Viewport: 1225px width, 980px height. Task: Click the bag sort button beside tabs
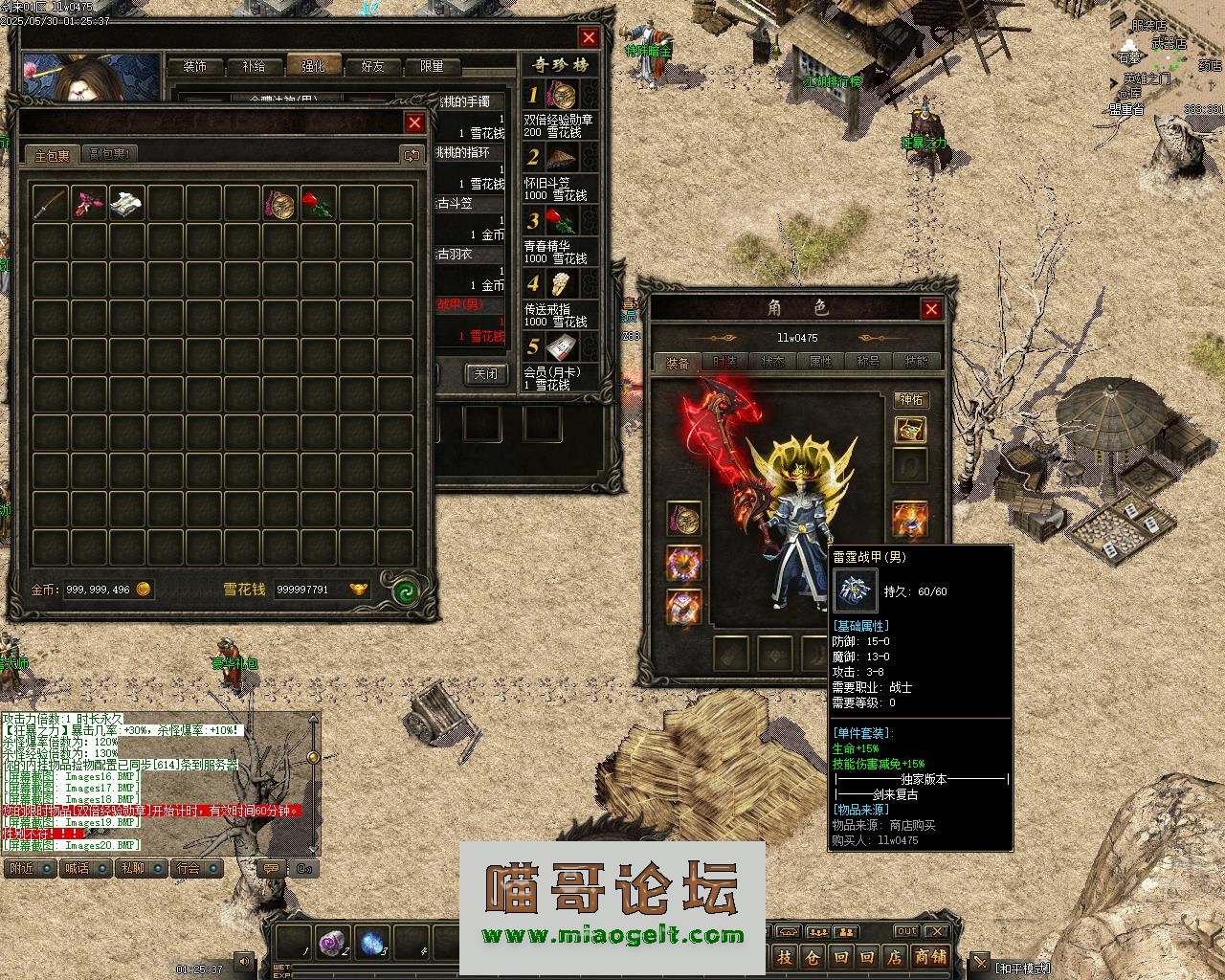412,155
